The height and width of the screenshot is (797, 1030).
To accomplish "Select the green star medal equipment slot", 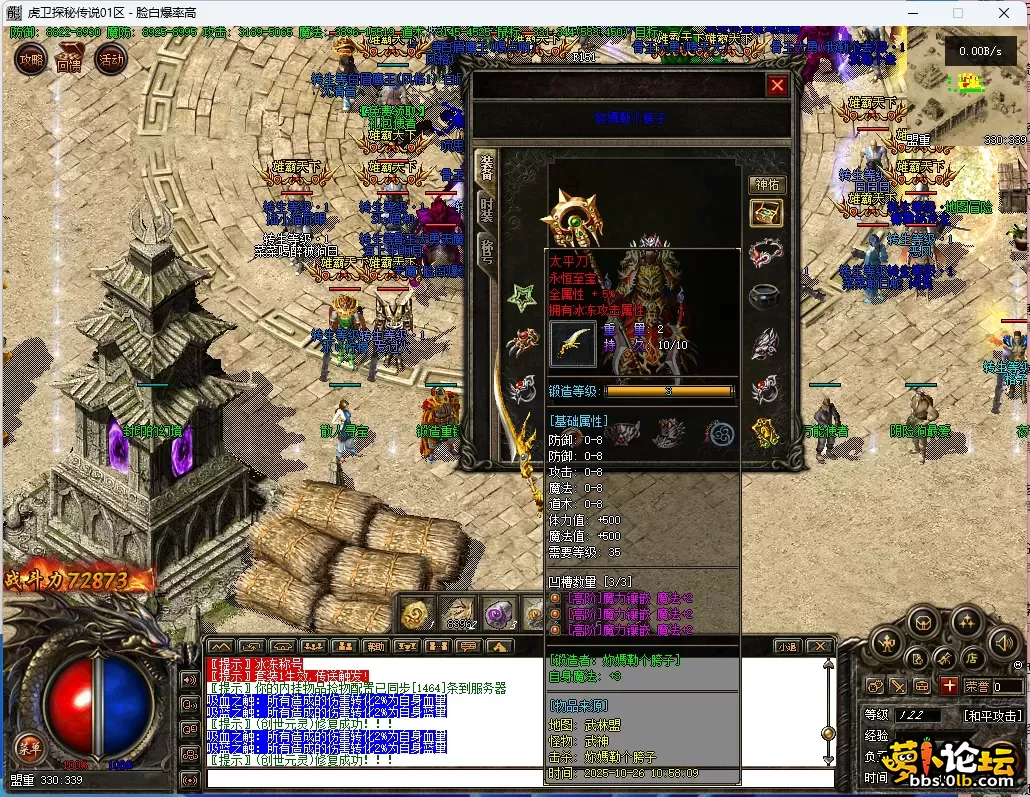I will tap(521, 297).
